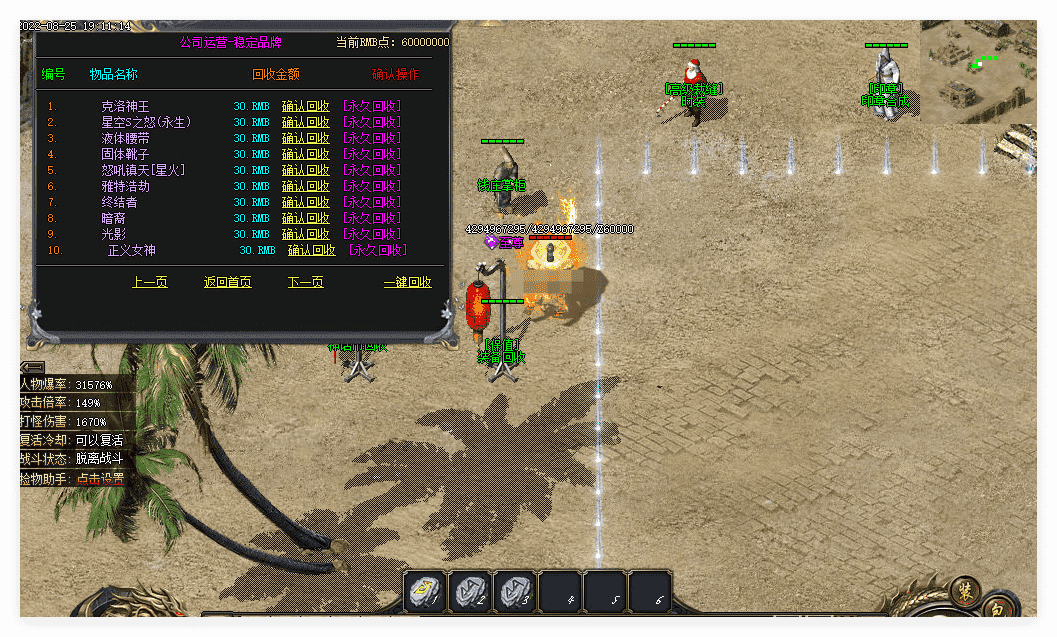Use the rune stone in hotbar slot 2

click(x=470, y=592)
